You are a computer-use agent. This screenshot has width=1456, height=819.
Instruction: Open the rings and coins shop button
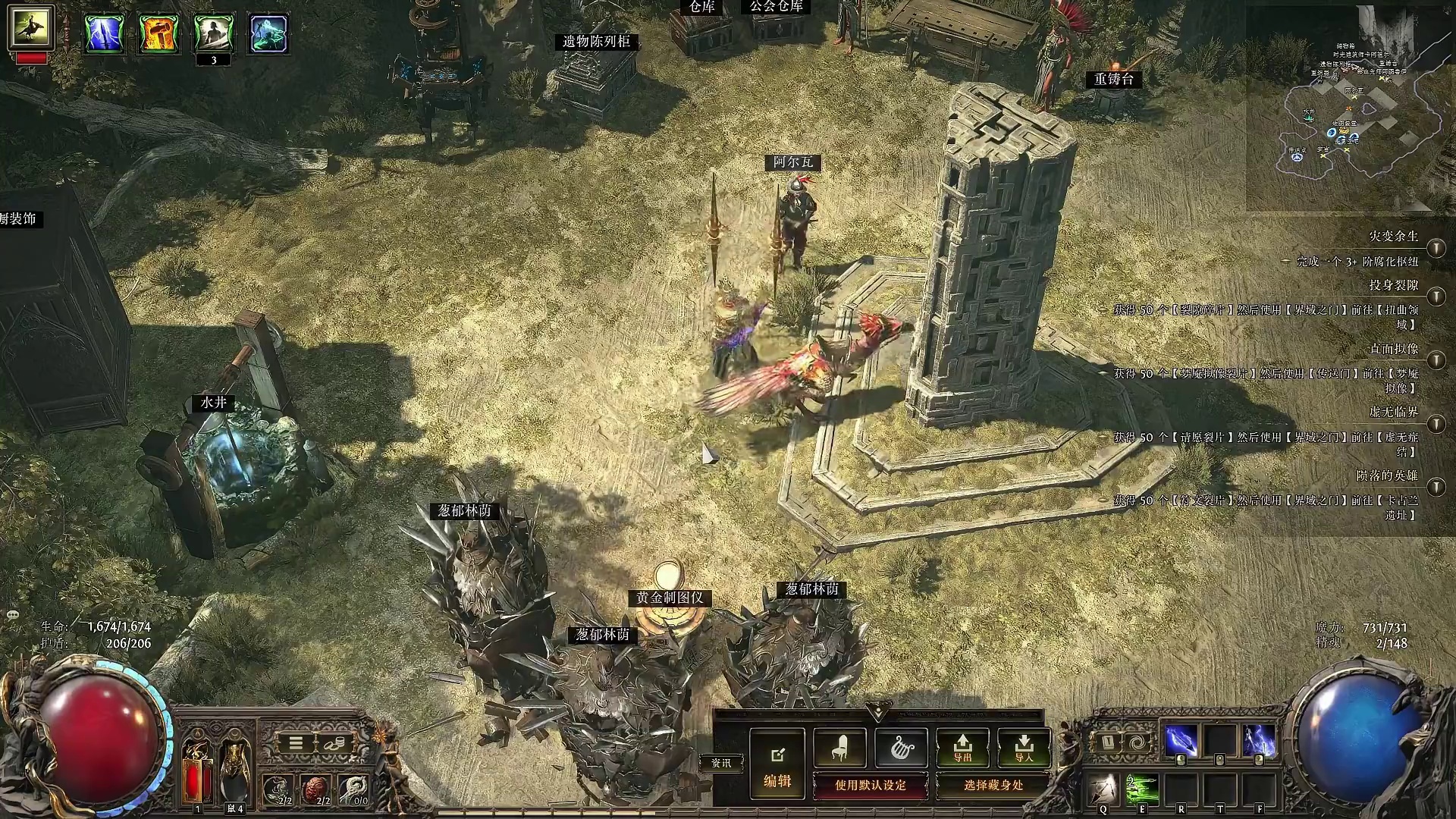coord(333,743)
